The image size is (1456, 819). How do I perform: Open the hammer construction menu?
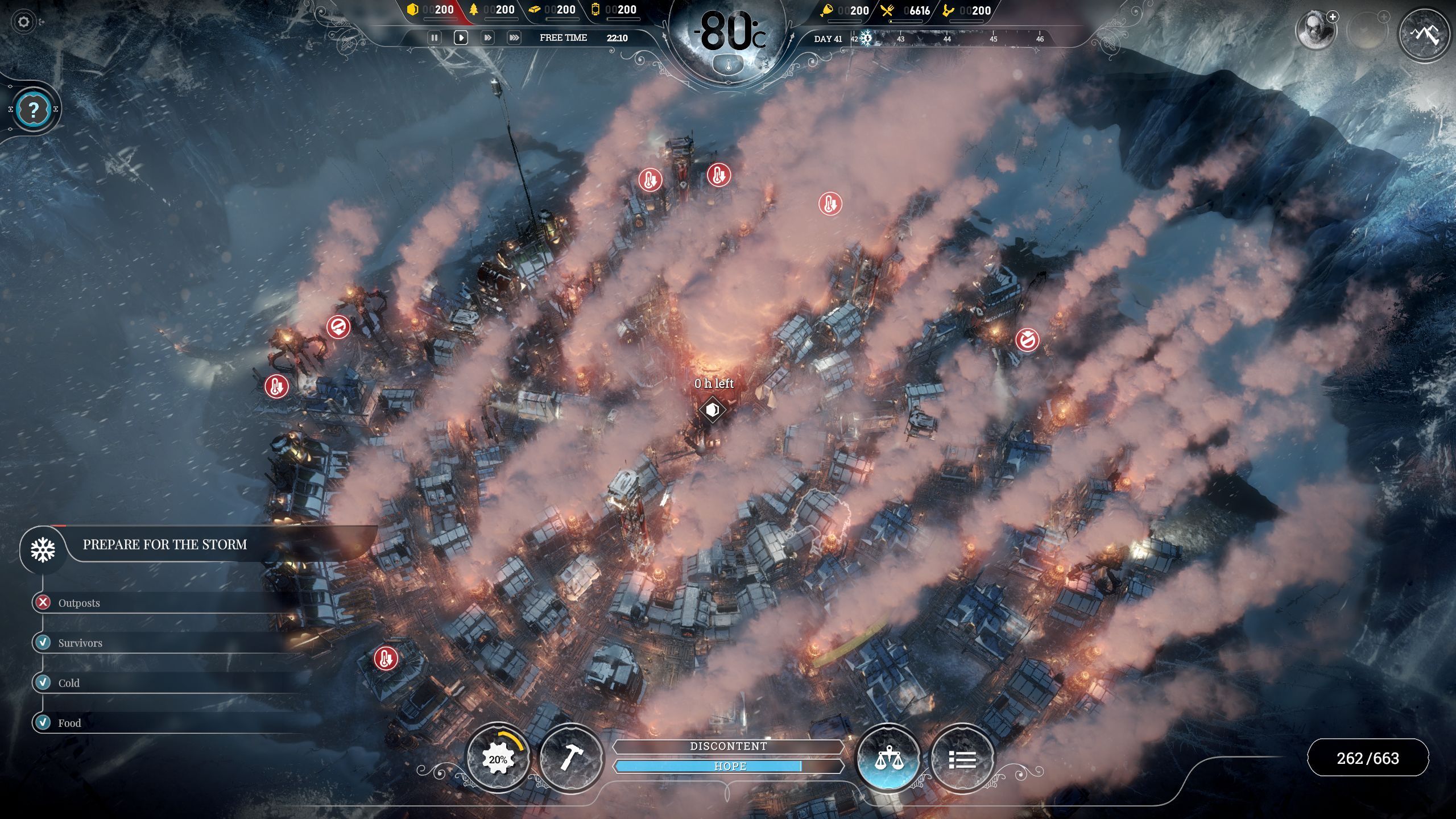[x=570, y=758]
